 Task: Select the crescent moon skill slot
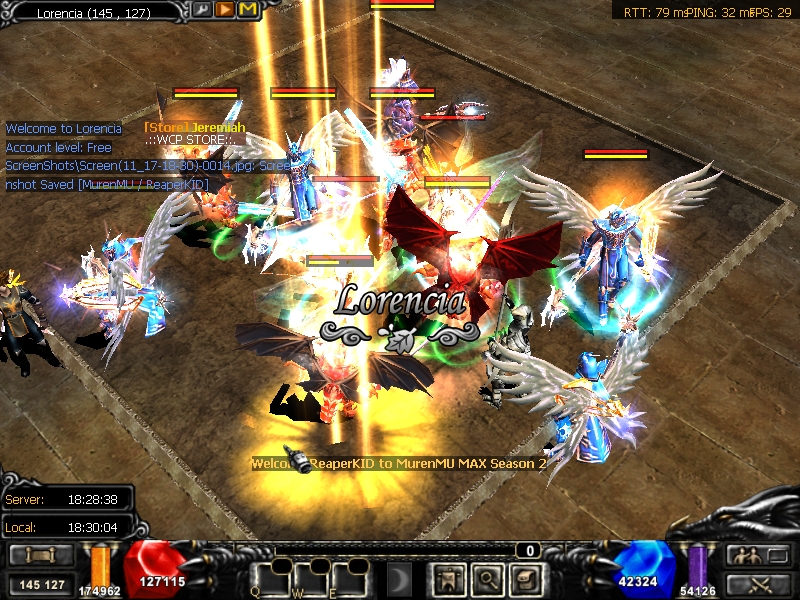tap(400, 578)
